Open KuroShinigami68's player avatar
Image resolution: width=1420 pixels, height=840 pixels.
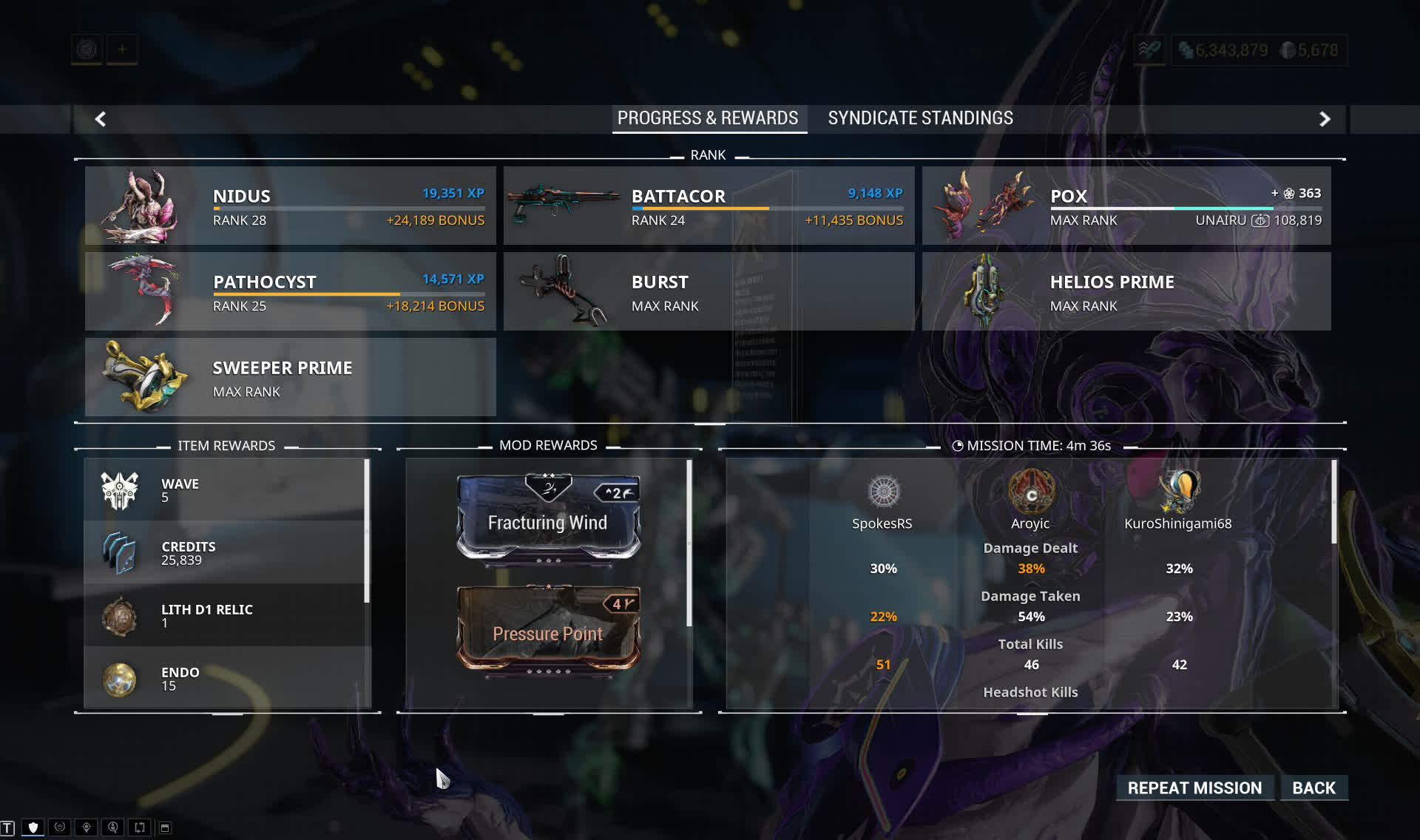pos(1179,492)
